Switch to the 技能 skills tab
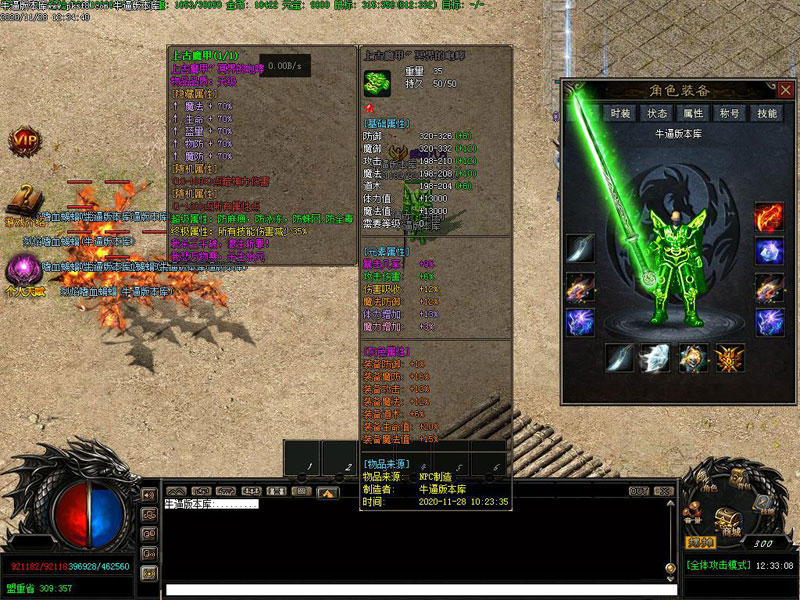800x600 pixels. [x=767, y=114]
